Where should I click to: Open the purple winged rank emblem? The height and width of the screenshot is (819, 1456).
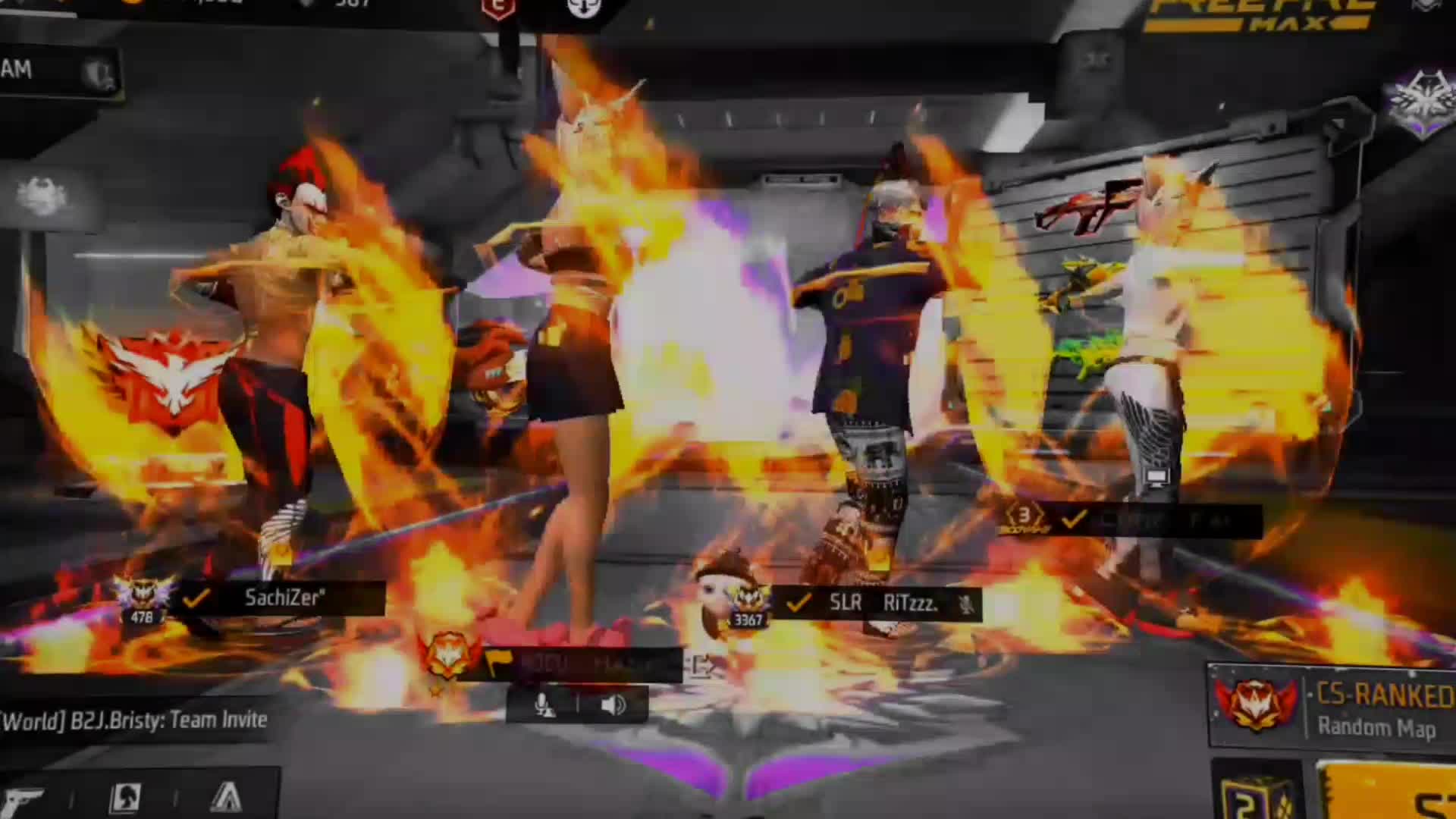coord(1419,102)
